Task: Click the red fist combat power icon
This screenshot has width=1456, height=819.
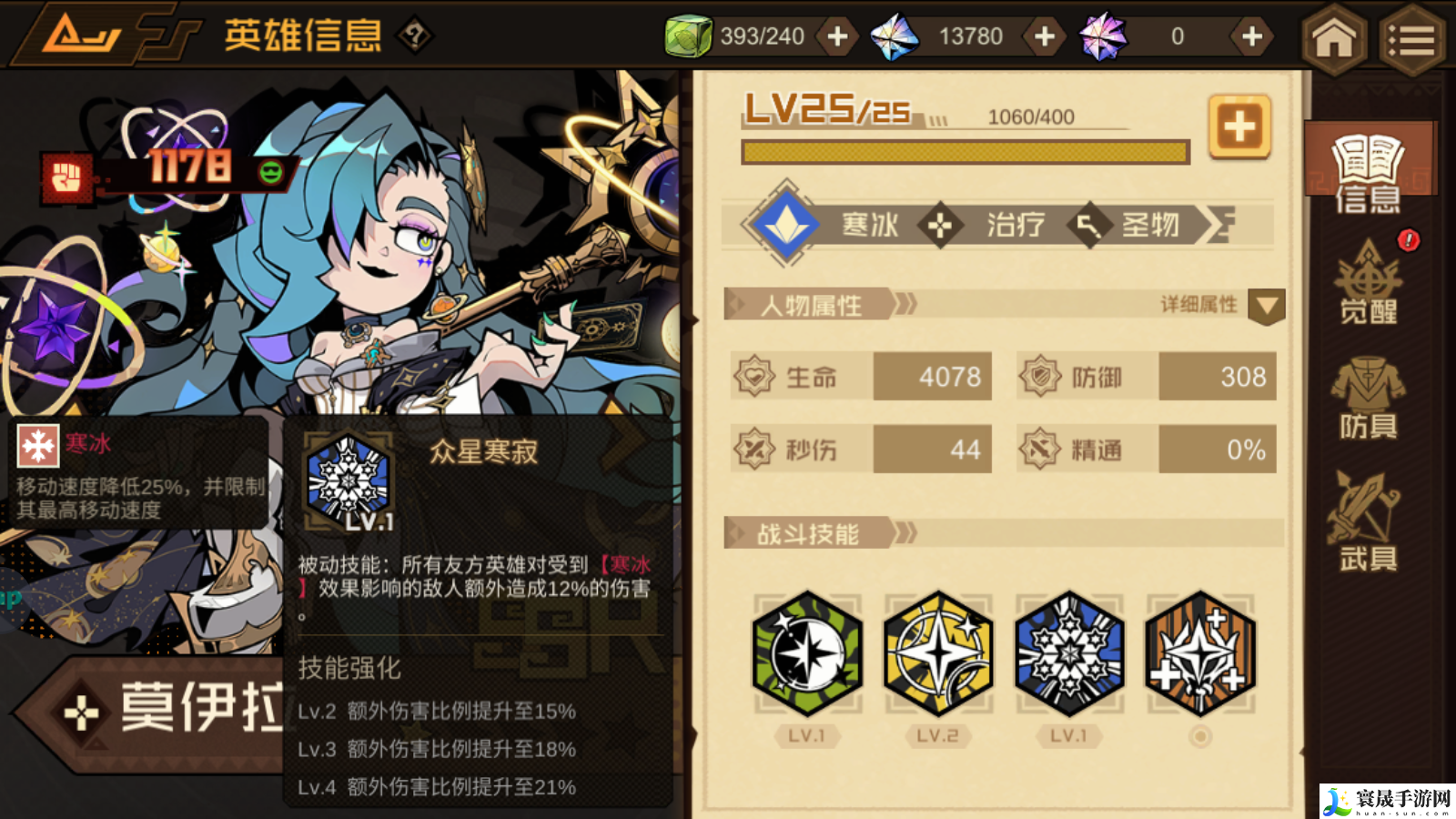Action: tap(66, 177)
